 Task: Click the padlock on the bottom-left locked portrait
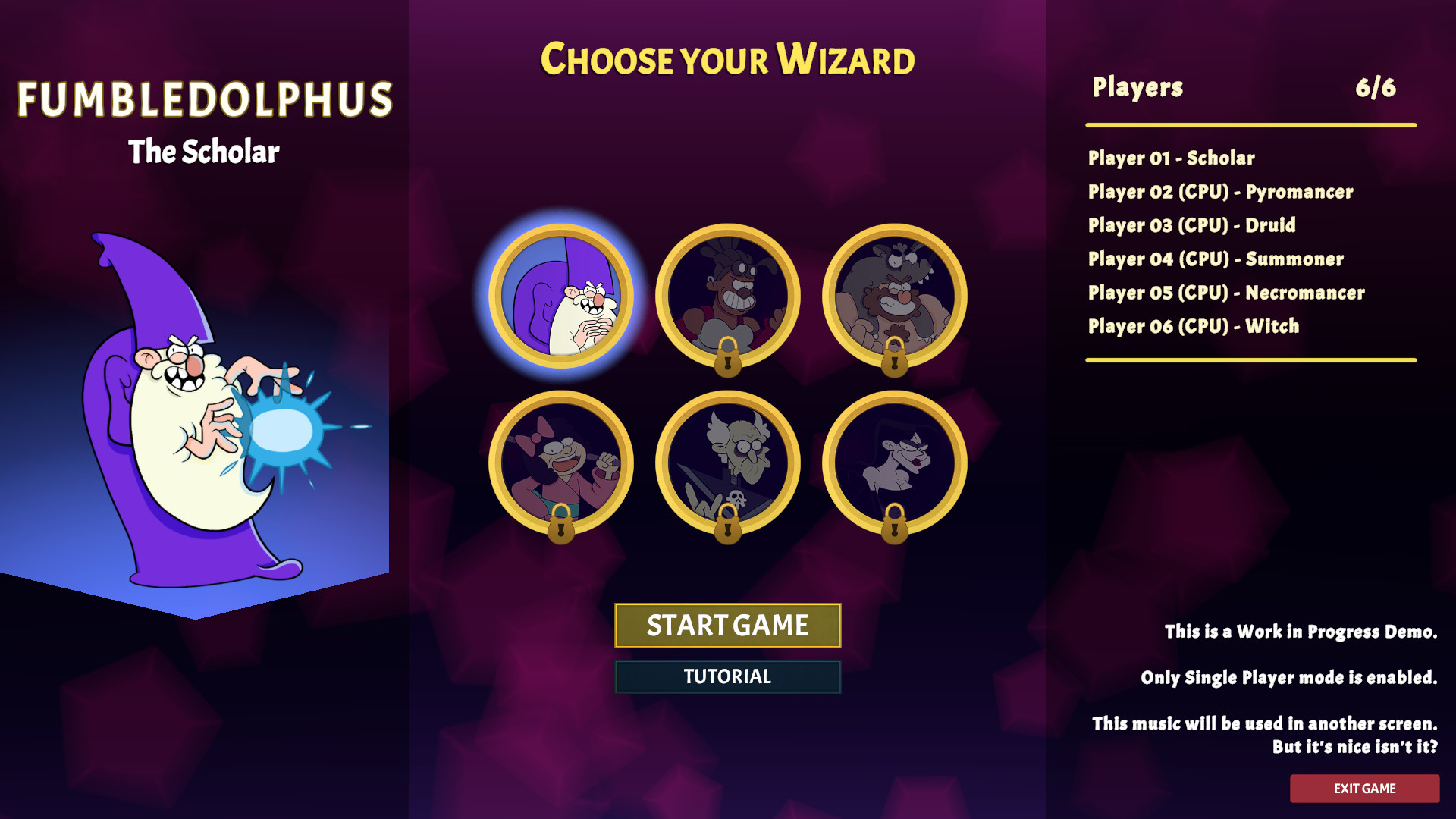562,529
